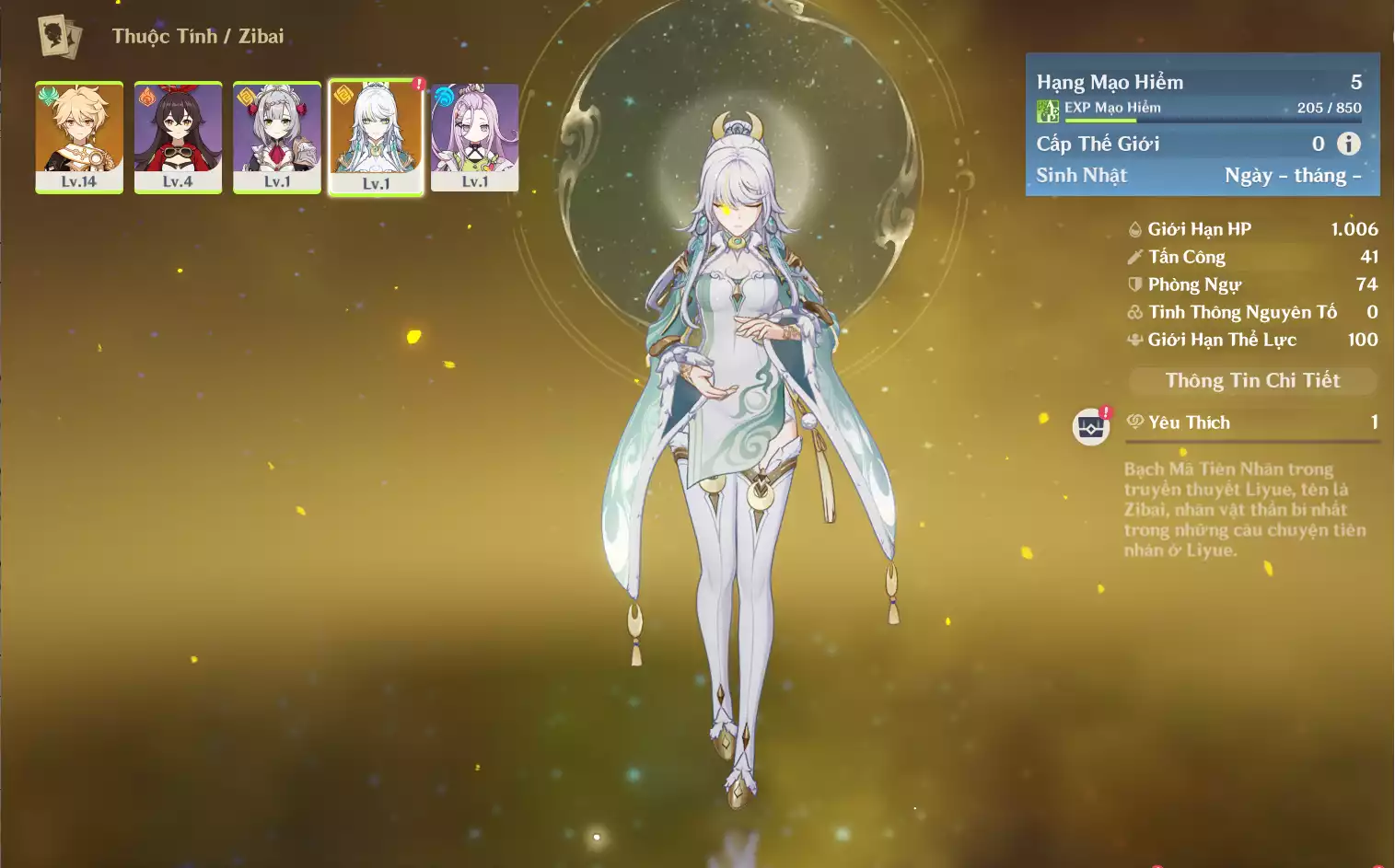The width and height of the screenshot is (1395, 868).
Task: Switch to Noelle's Lv.1 portrait
Action: coord(277,137)
